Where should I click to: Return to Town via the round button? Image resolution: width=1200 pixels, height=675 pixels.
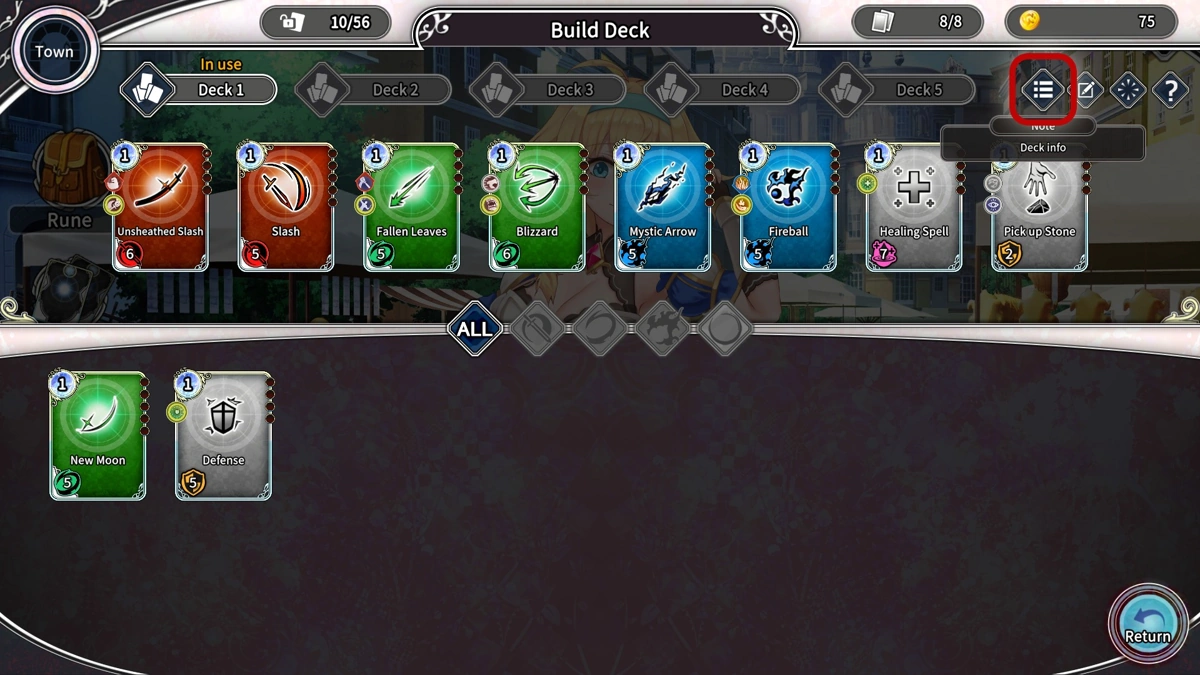point(52,51)
